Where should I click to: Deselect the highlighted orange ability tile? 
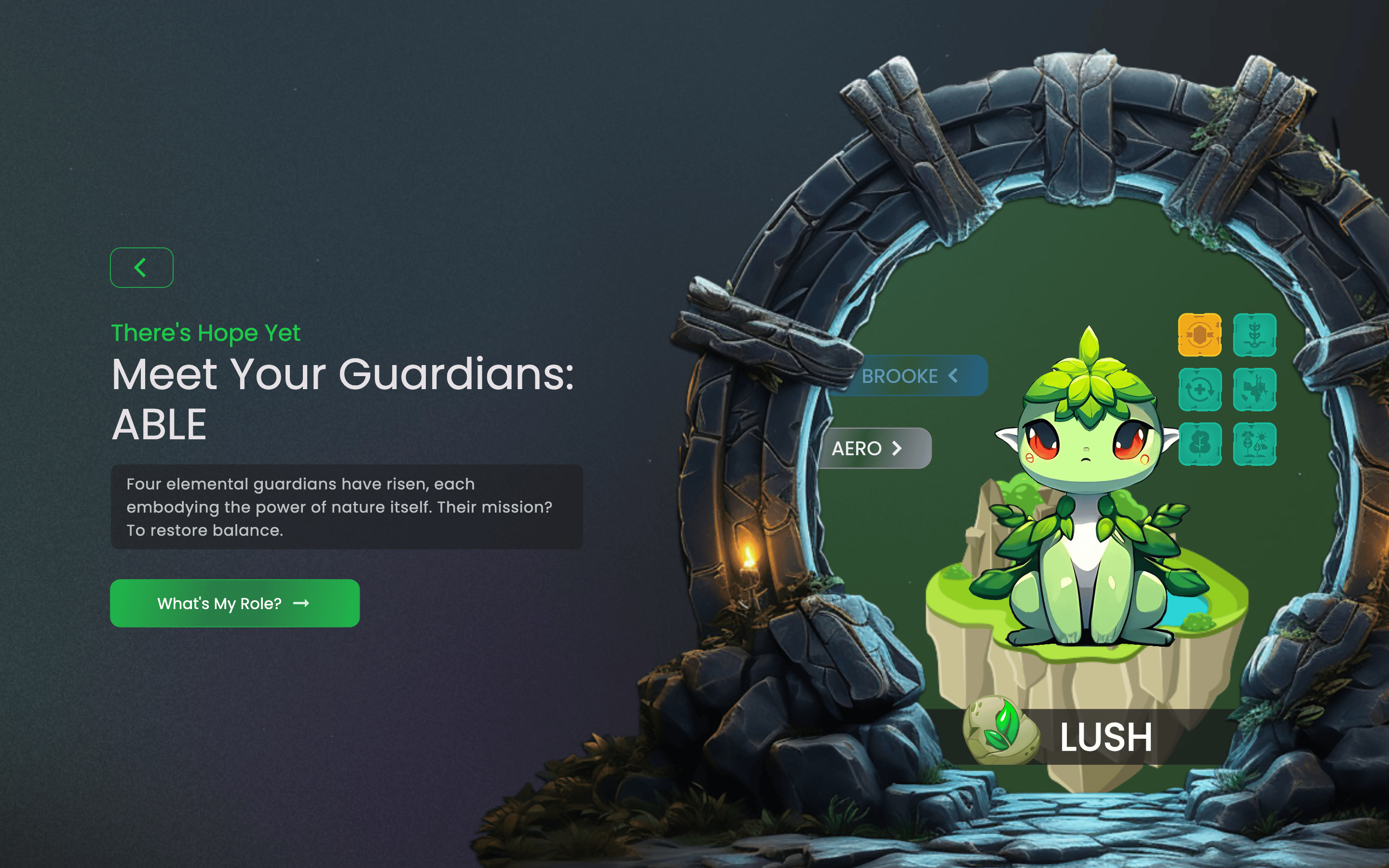click(x=1199, y=336)
